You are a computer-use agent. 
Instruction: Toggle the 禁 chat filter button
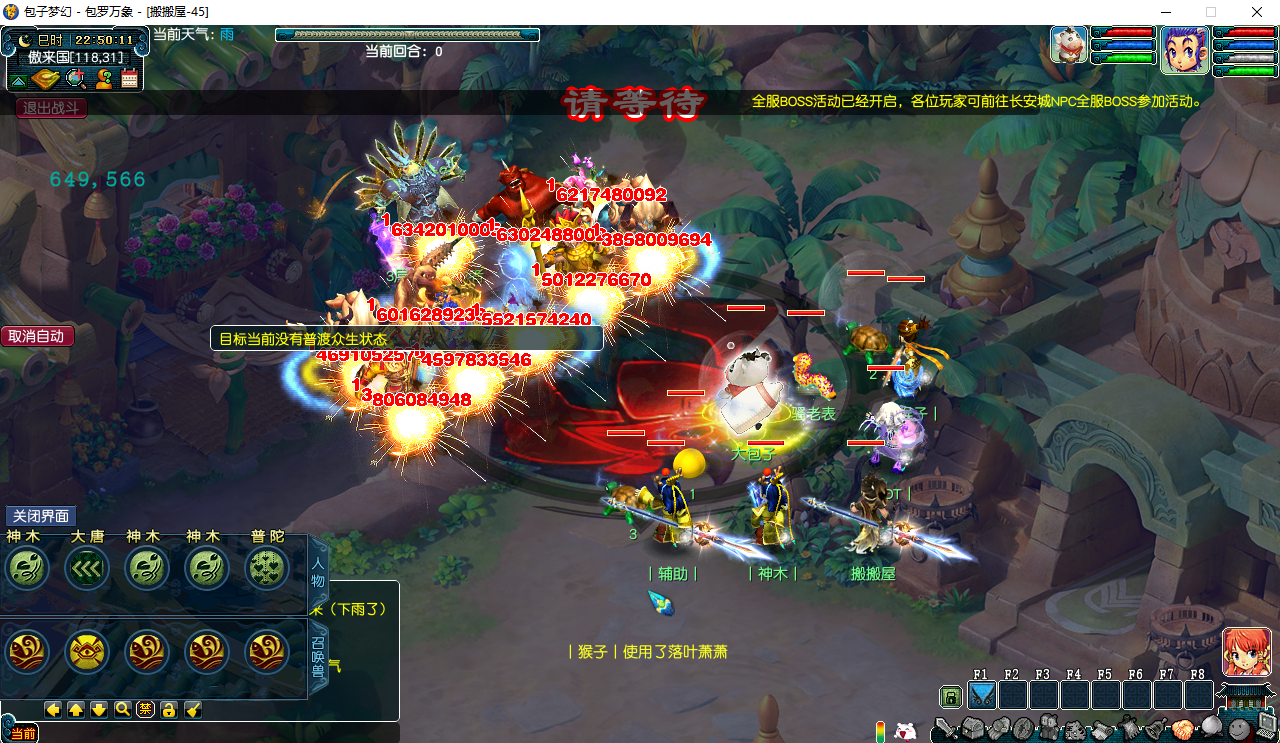(x=145, y=709)
